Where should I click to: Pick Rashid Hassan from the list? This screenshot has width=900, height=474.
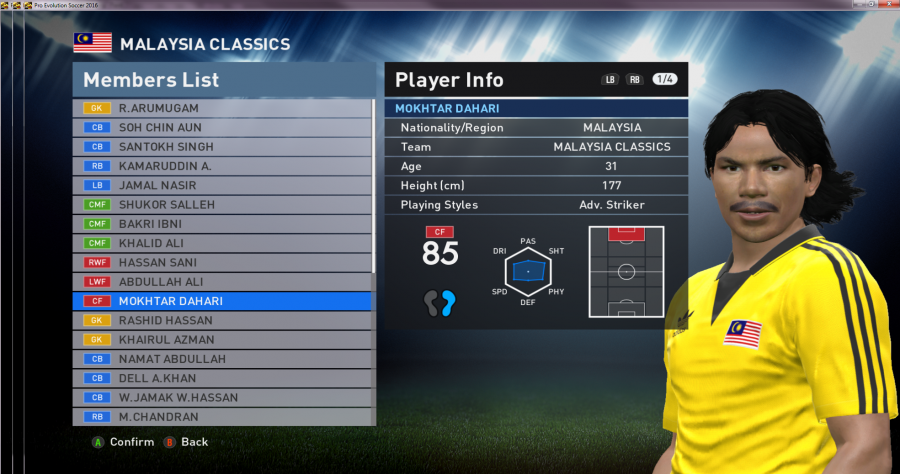pos(222,320)
